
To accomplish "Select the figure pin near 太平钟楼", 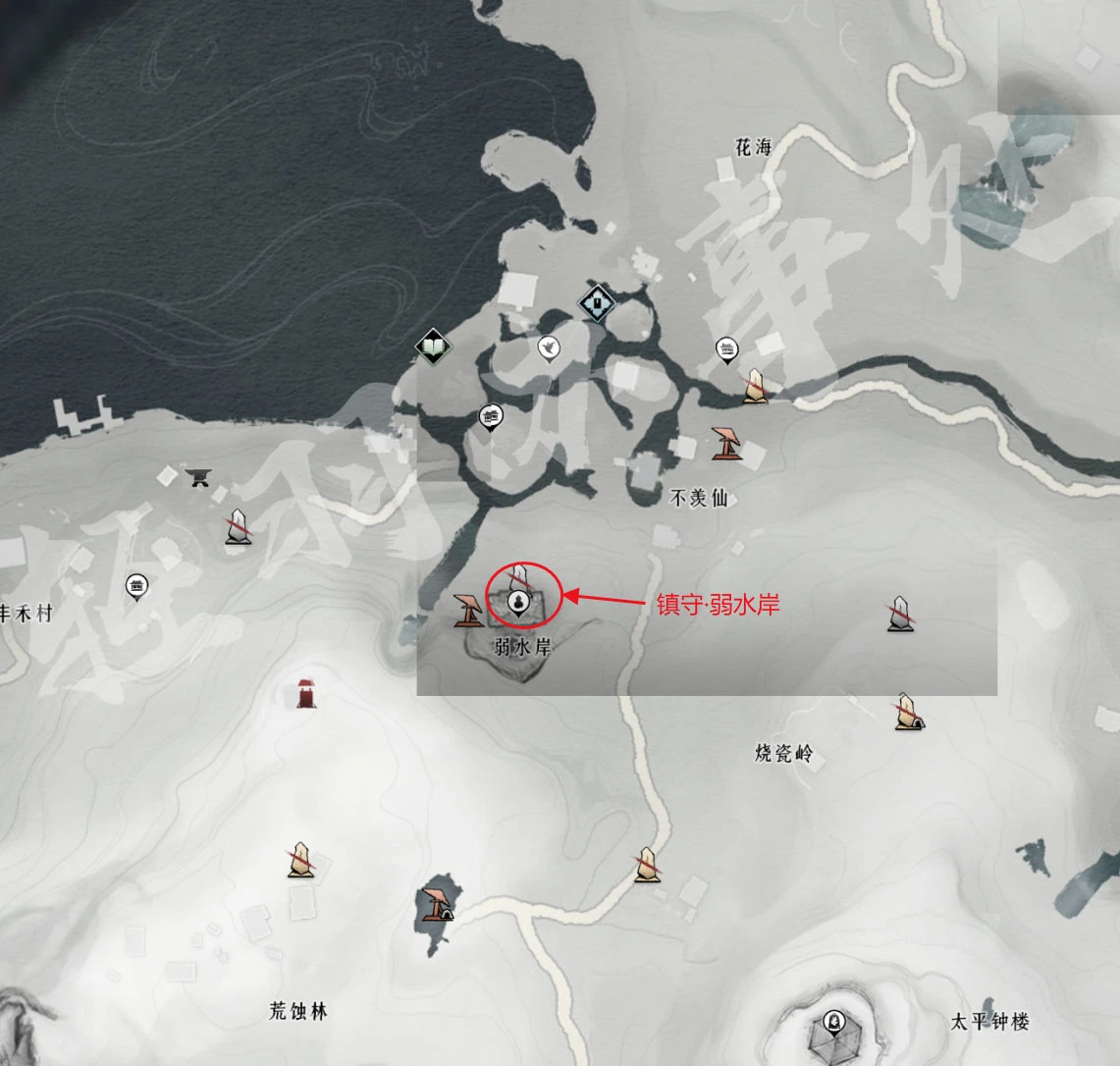I will pos(834,1021).
